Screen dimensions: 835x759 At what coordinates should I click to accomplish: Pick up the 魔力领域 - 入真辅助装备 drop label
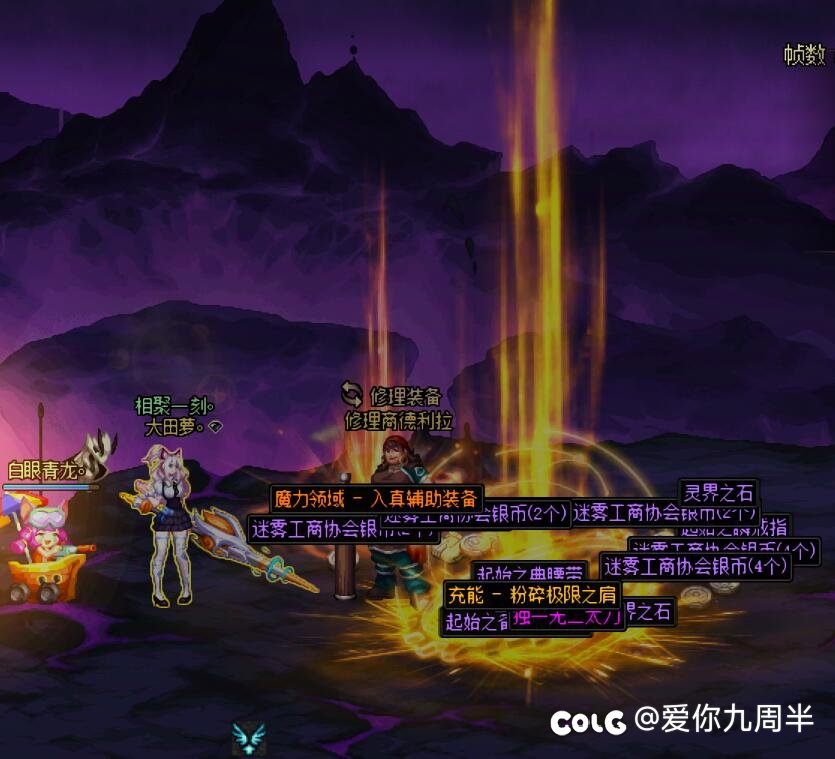[x=376, y=498]
